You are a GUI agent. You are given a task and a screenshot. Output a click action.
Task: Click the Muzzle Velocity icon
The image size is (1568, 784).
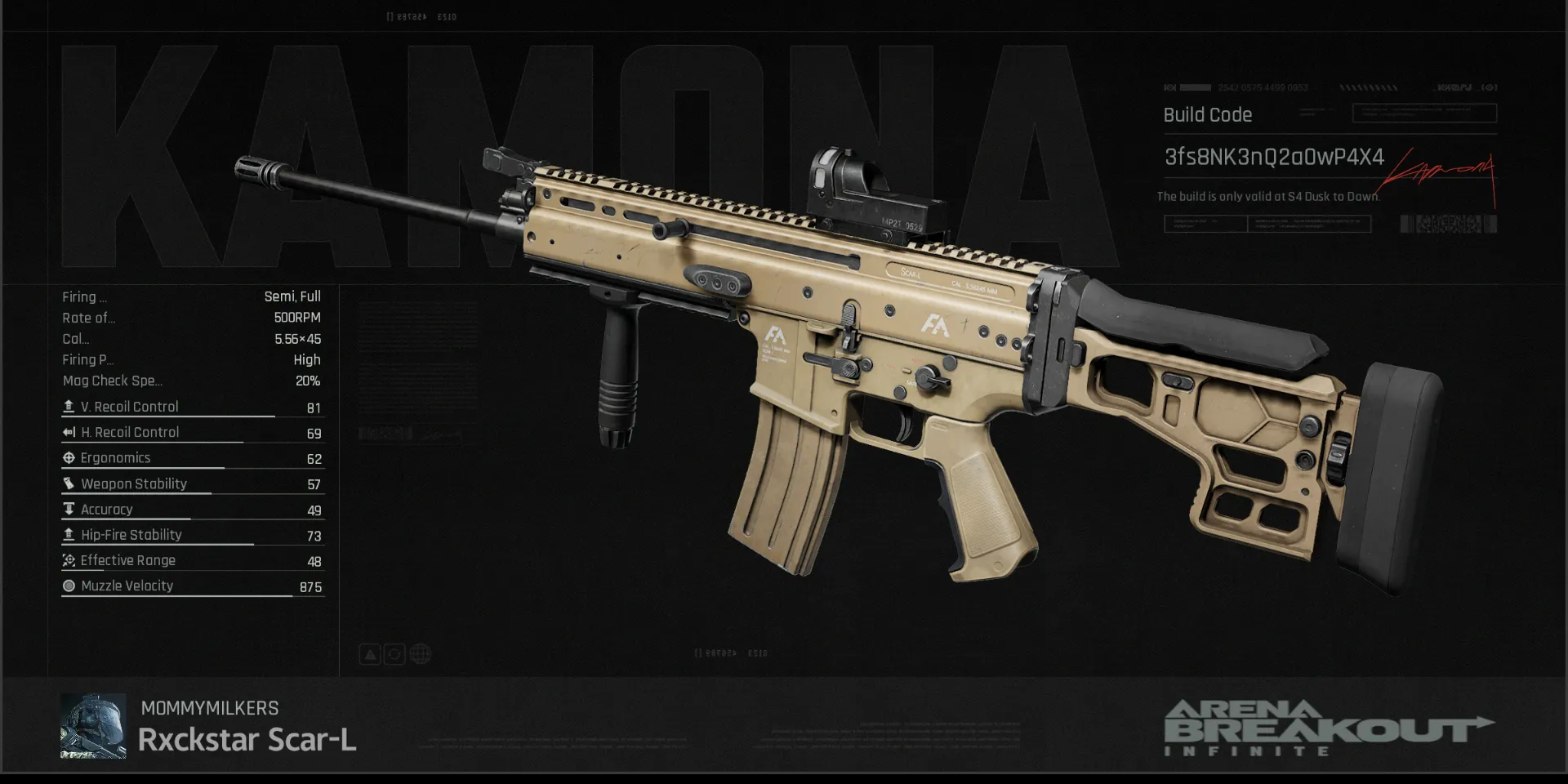(69, 586)
